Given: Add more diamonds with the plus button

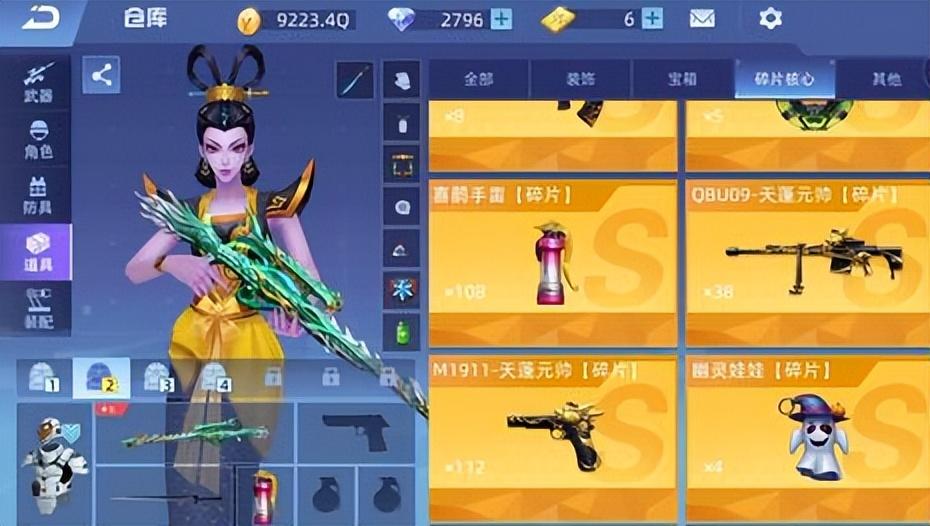Looking at the screenshot, I should click(501, 19).
